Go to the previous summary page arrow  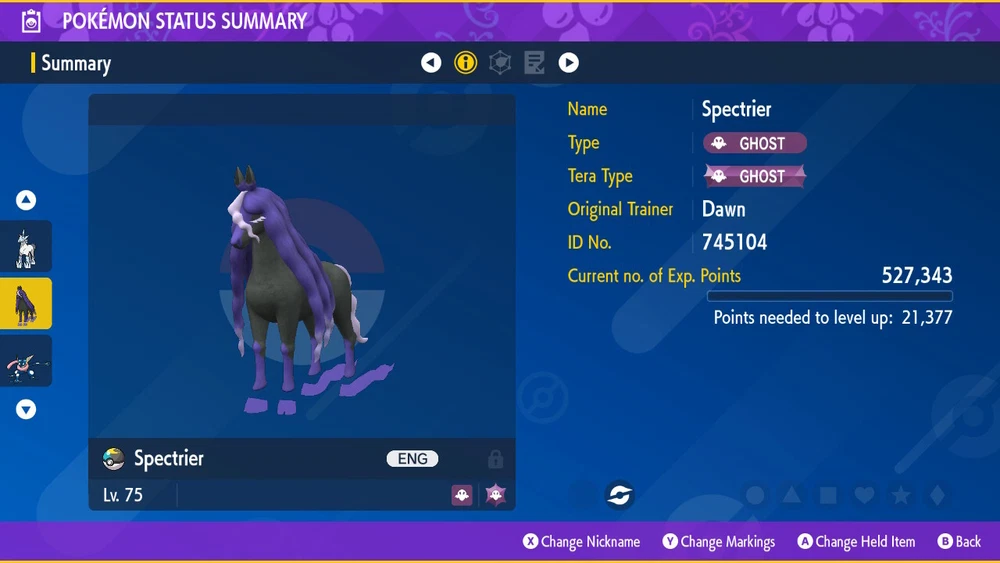tap(431, 63)
